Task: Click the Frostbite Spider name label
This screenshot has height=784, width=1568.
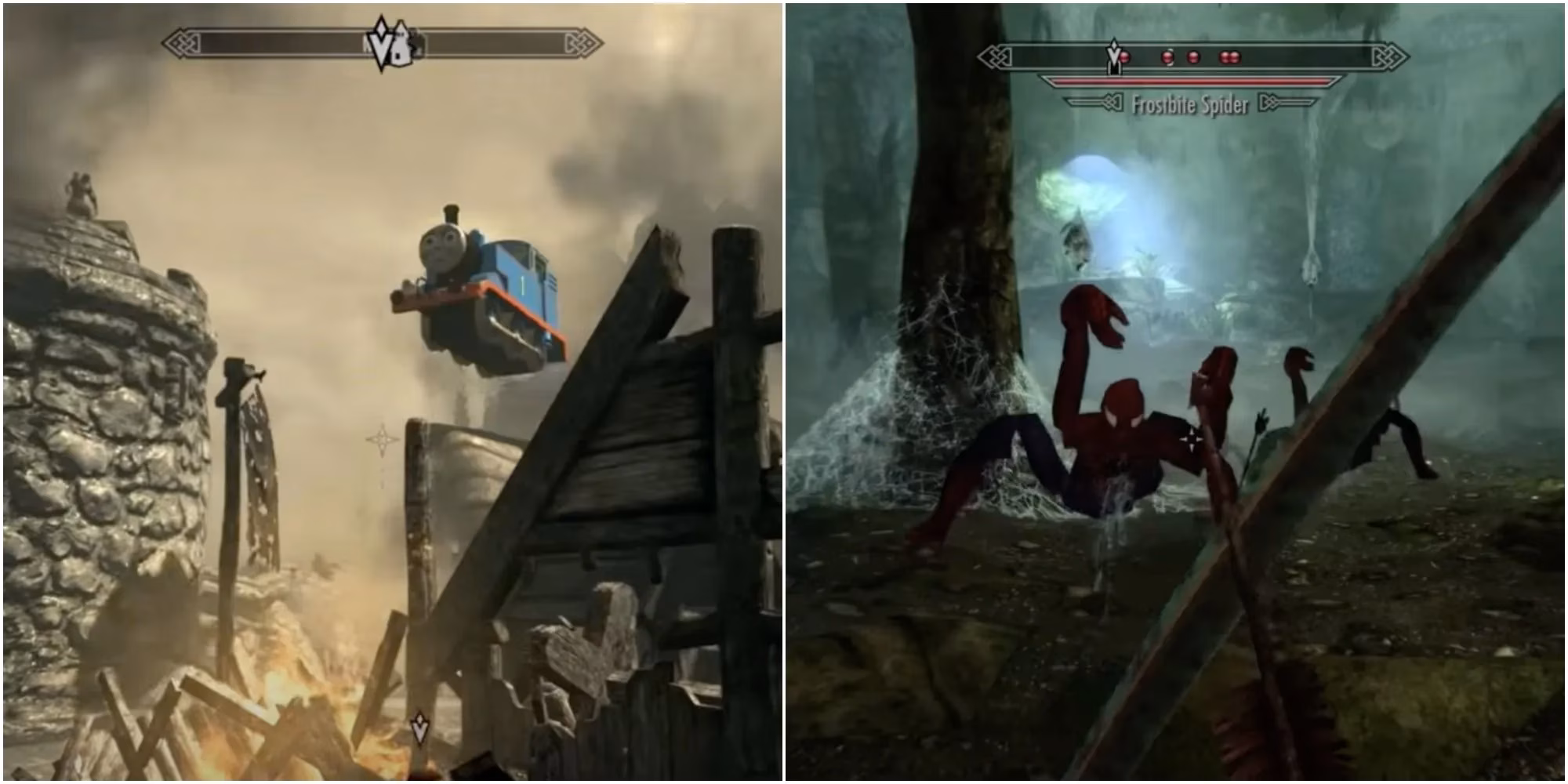Action: point(1189,103)
